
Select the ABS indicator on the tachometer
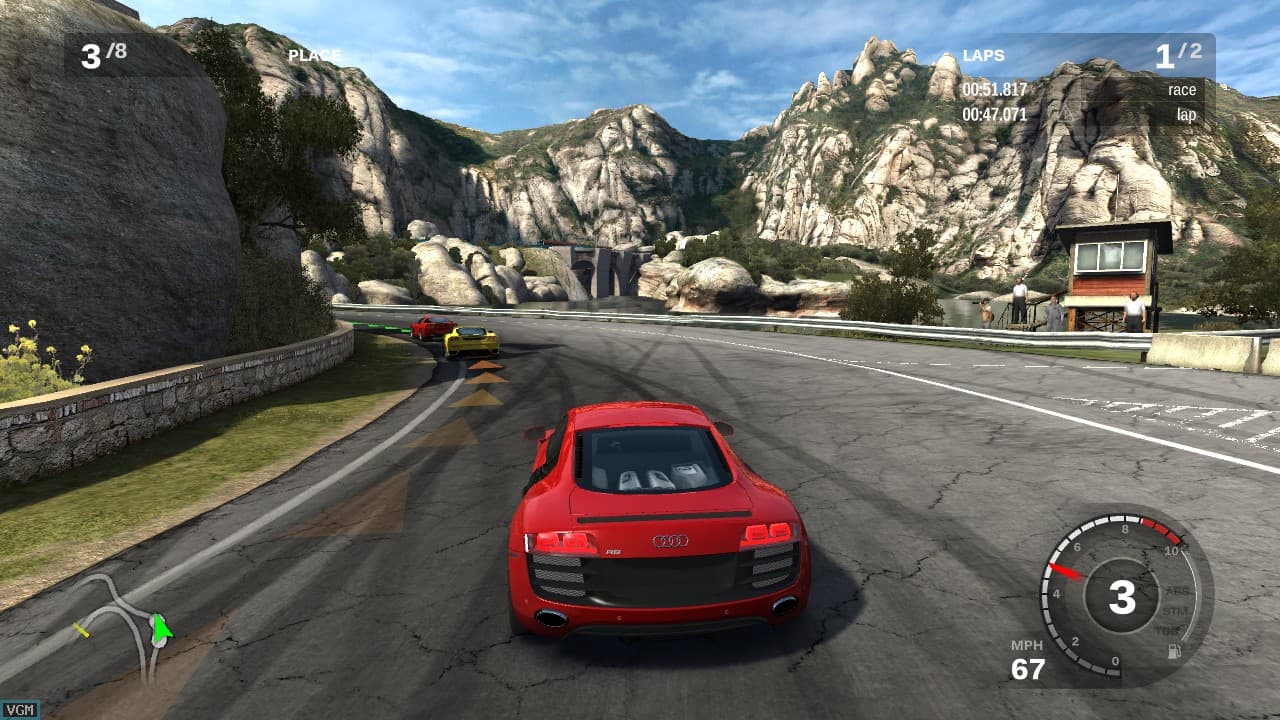pyautogui.click(x=1178, y=591)
